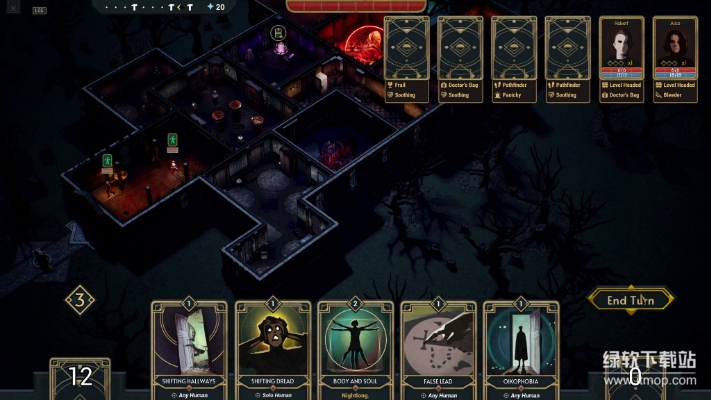711x400 pixels.
Task: Open the Log button
Action: coord(39,10)
